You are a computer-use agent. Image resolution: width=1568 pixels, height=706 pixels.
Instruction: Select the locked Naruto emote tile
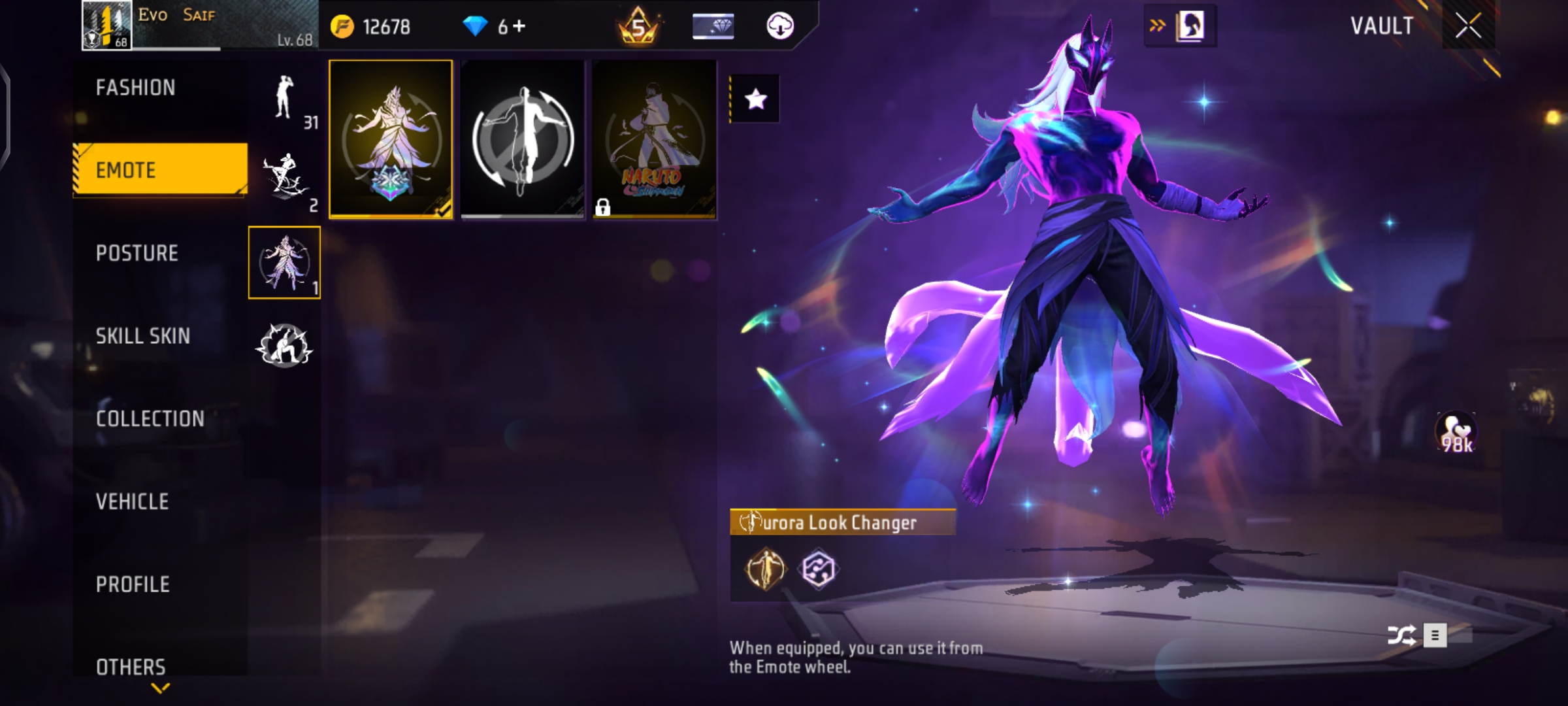pyautogui.click(x=654, y=139)
